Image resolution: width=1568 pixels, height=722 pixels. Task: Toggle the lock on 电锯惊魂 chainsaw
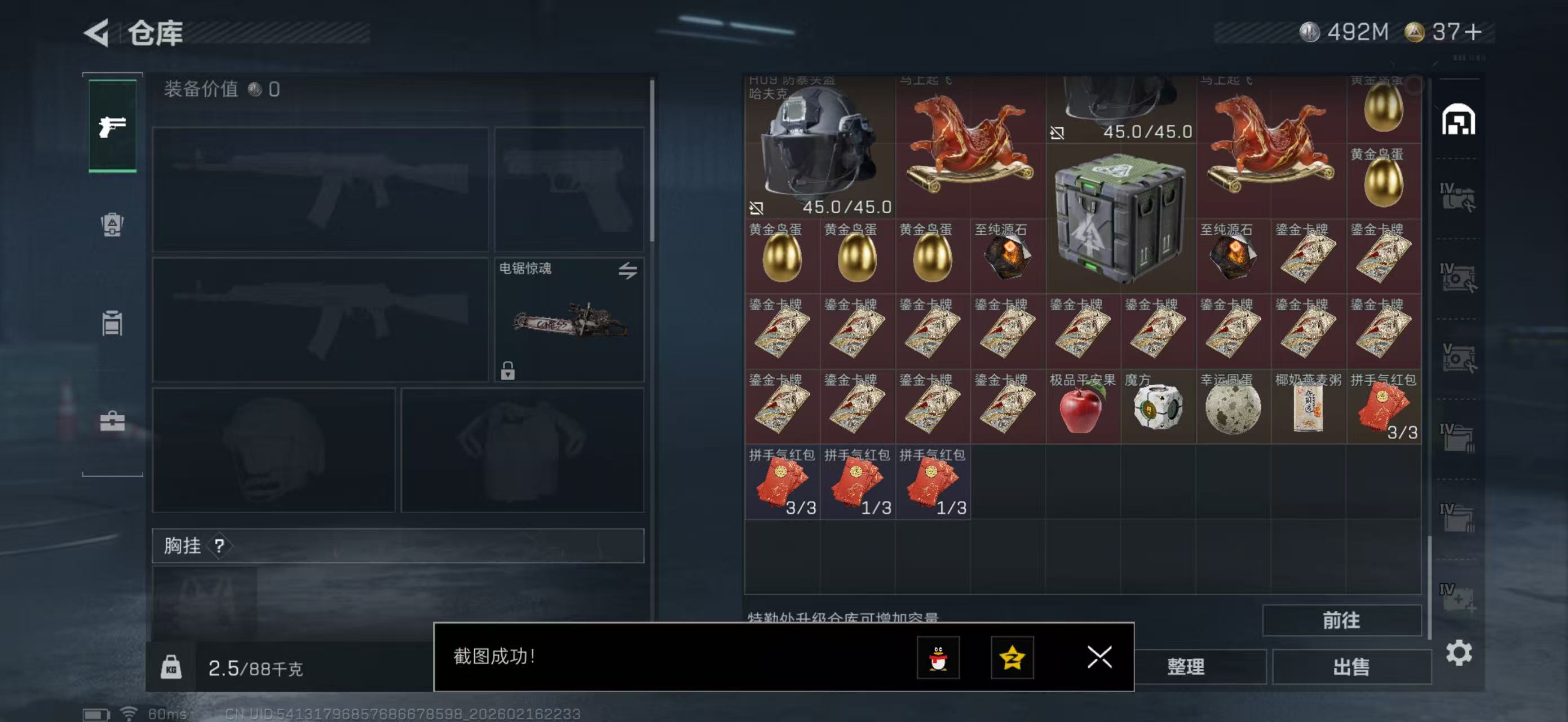pyautogui.click(x=508, y=371)
